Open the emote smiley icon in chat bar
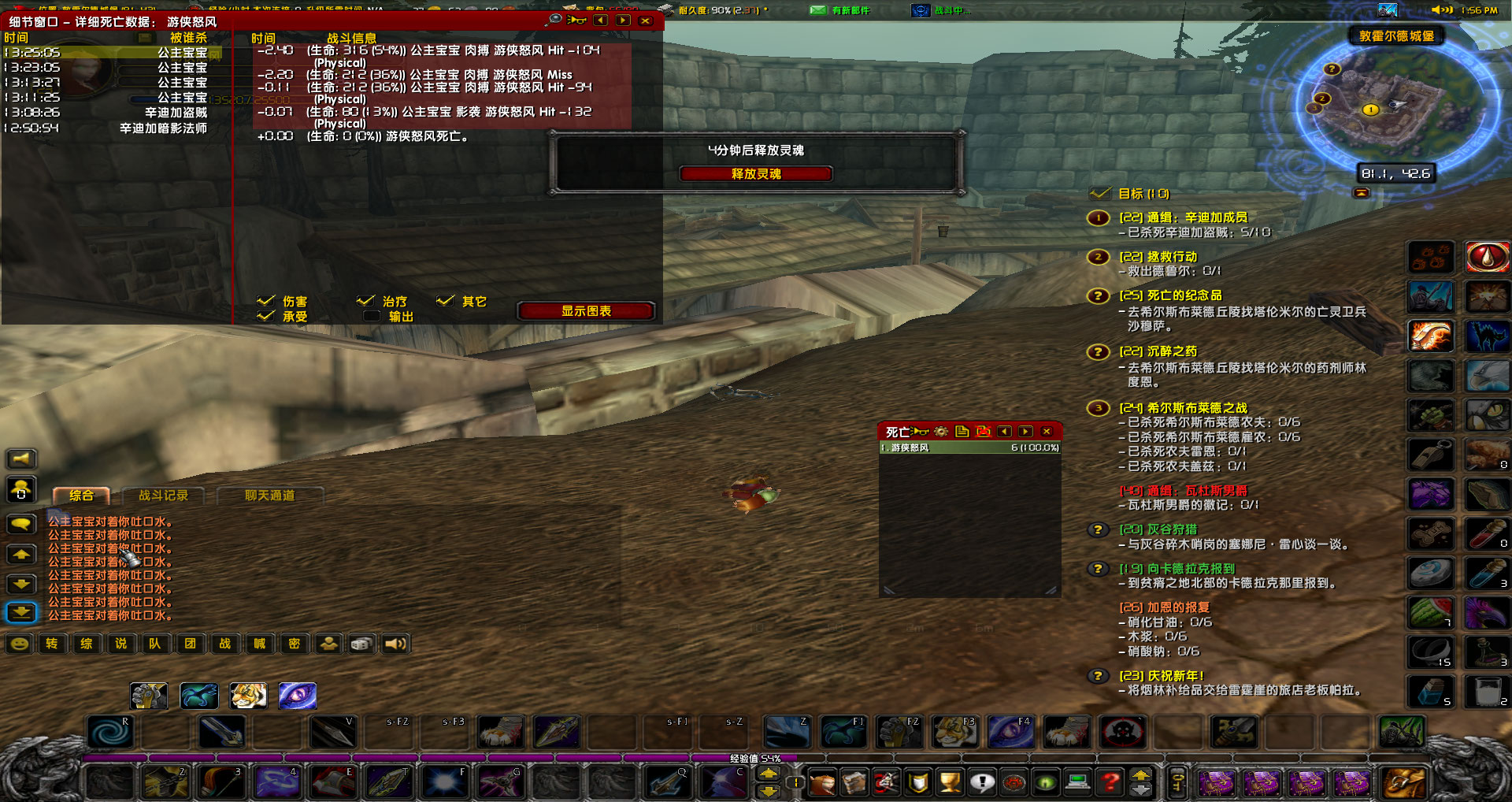 point(19,644)
